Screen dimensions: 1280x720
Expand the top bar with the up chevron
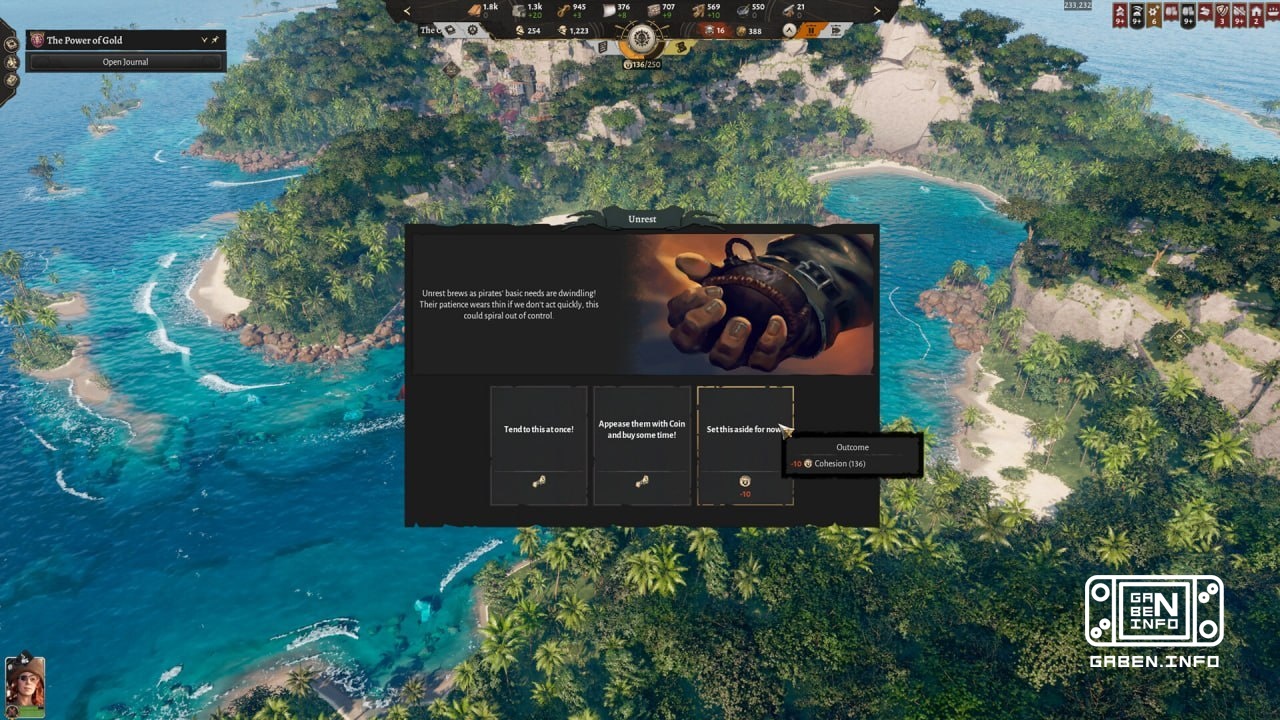click(x=787, y=29)
